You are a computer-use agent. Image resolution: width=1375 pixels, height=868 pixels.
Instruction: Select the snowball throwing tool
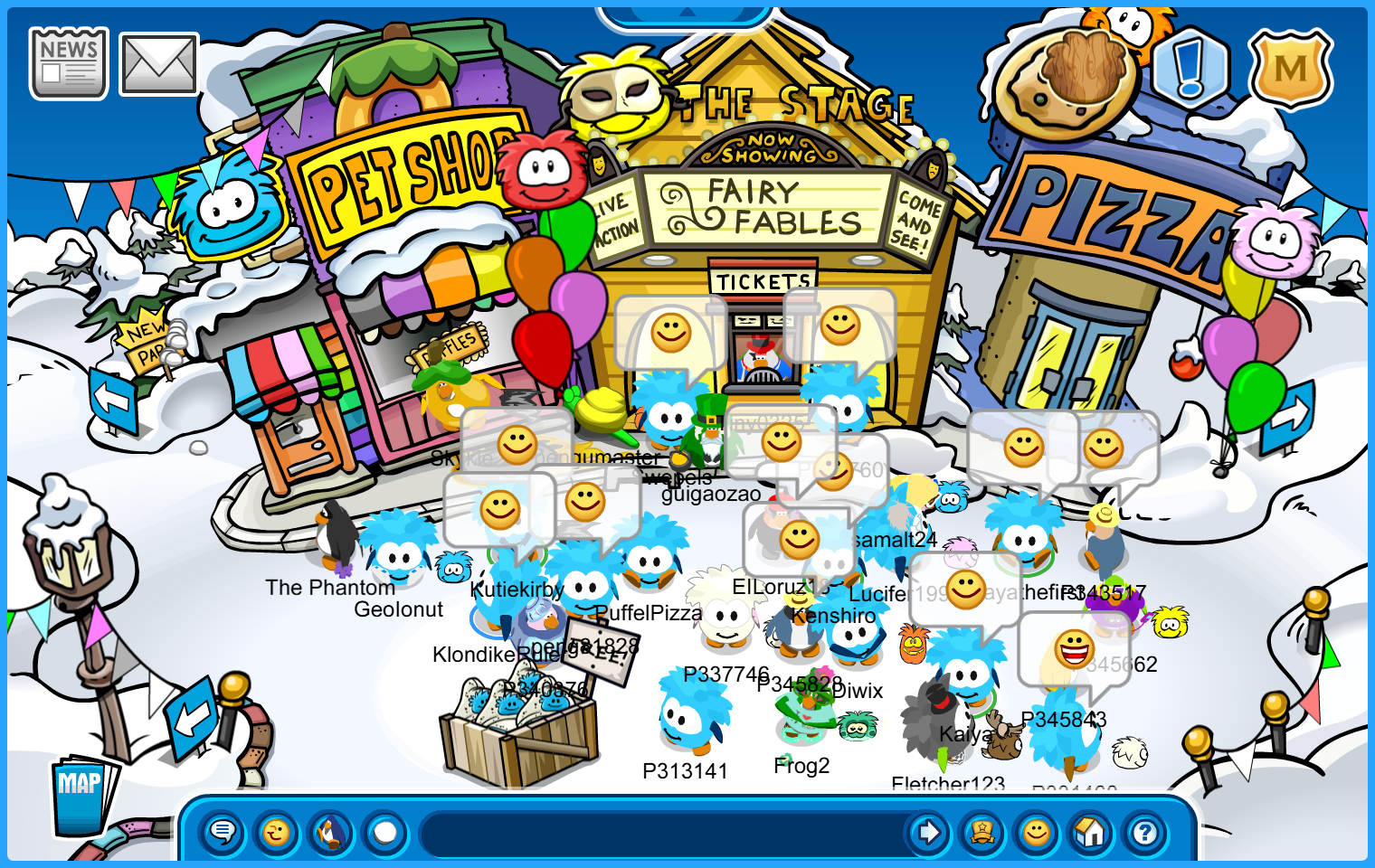tap(384, 833)
